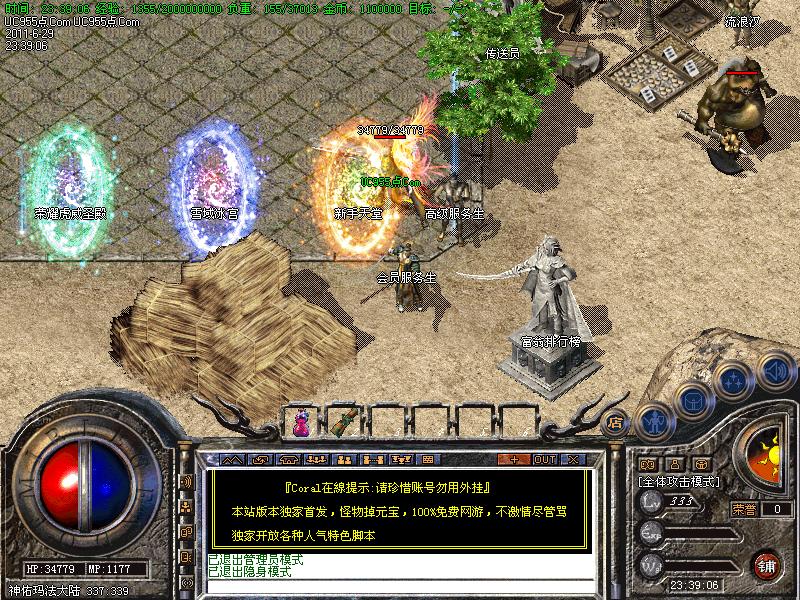800x600 pixels.
Task: Toggle the top broadcast chat channel icon
Action: tap(186, 482)
